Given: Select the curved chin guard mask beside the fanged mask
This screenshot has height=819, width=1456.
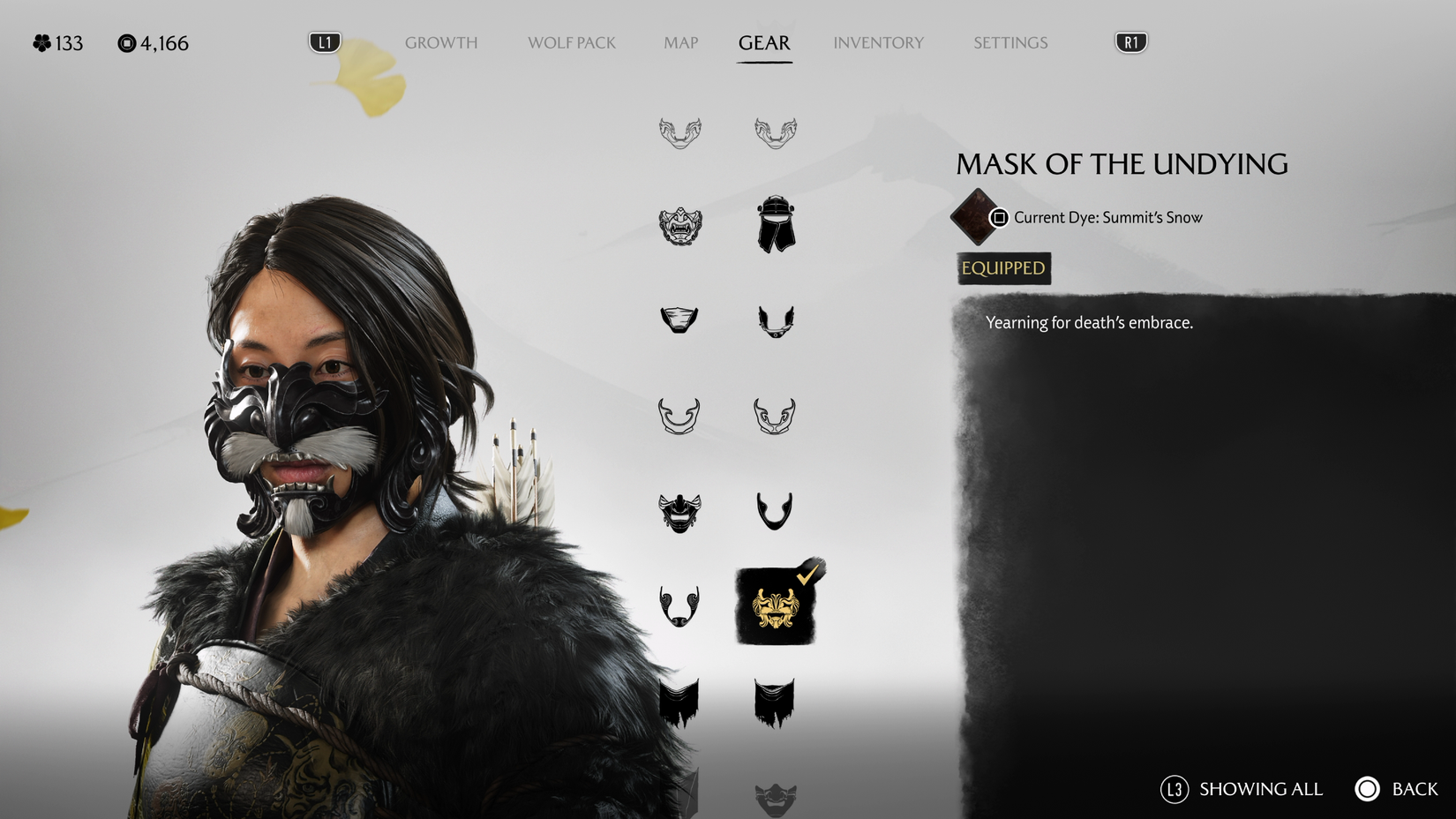Looking at the screenshot, I should tap(777, 510).
